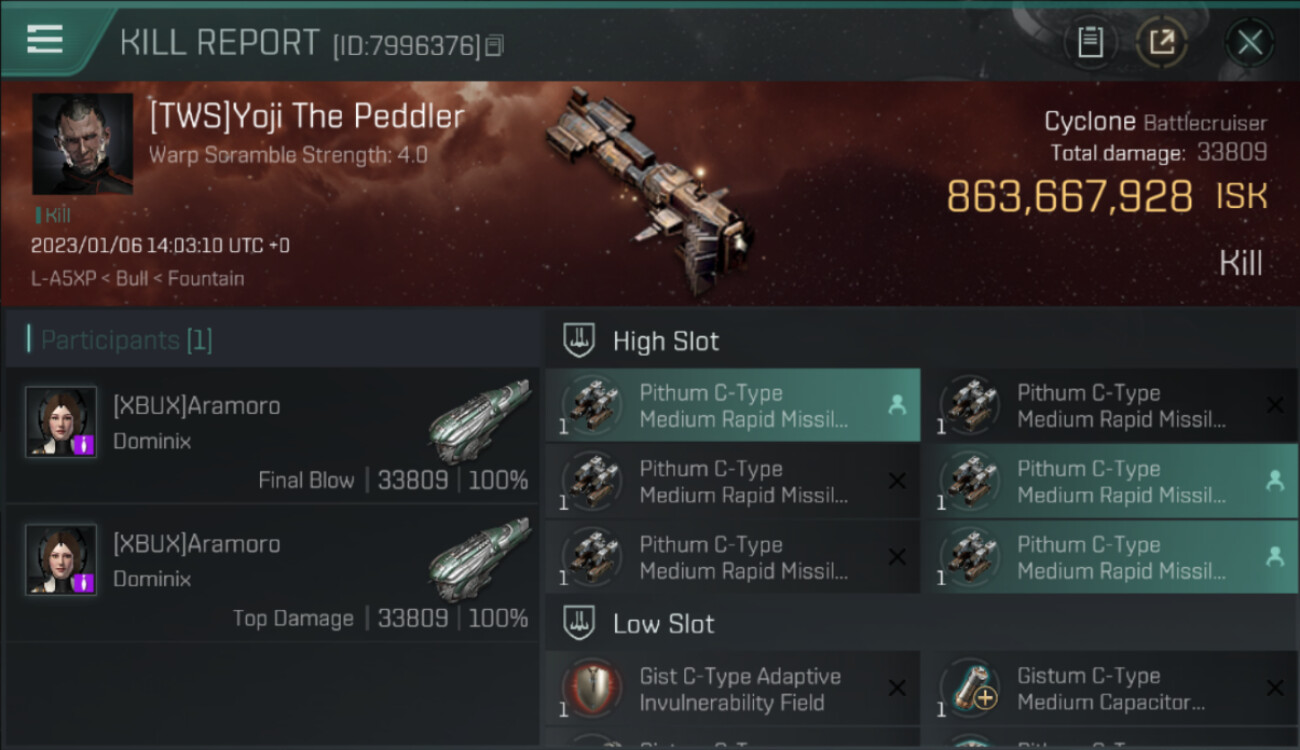
Task: Close the Kill Report window
Action: (x=1249, y=42)
